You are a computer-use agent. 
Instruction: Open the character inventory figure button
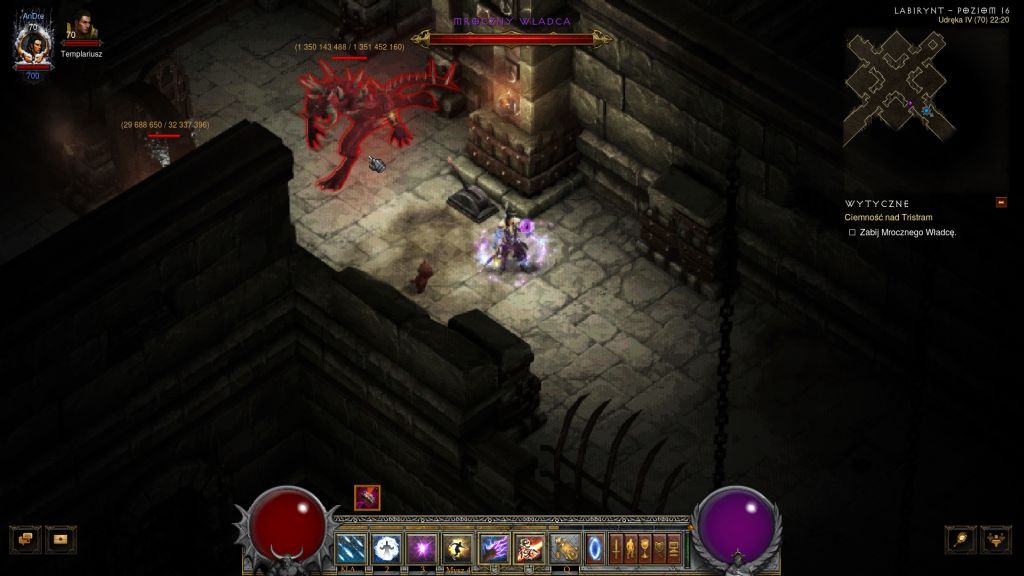[631, 547]
